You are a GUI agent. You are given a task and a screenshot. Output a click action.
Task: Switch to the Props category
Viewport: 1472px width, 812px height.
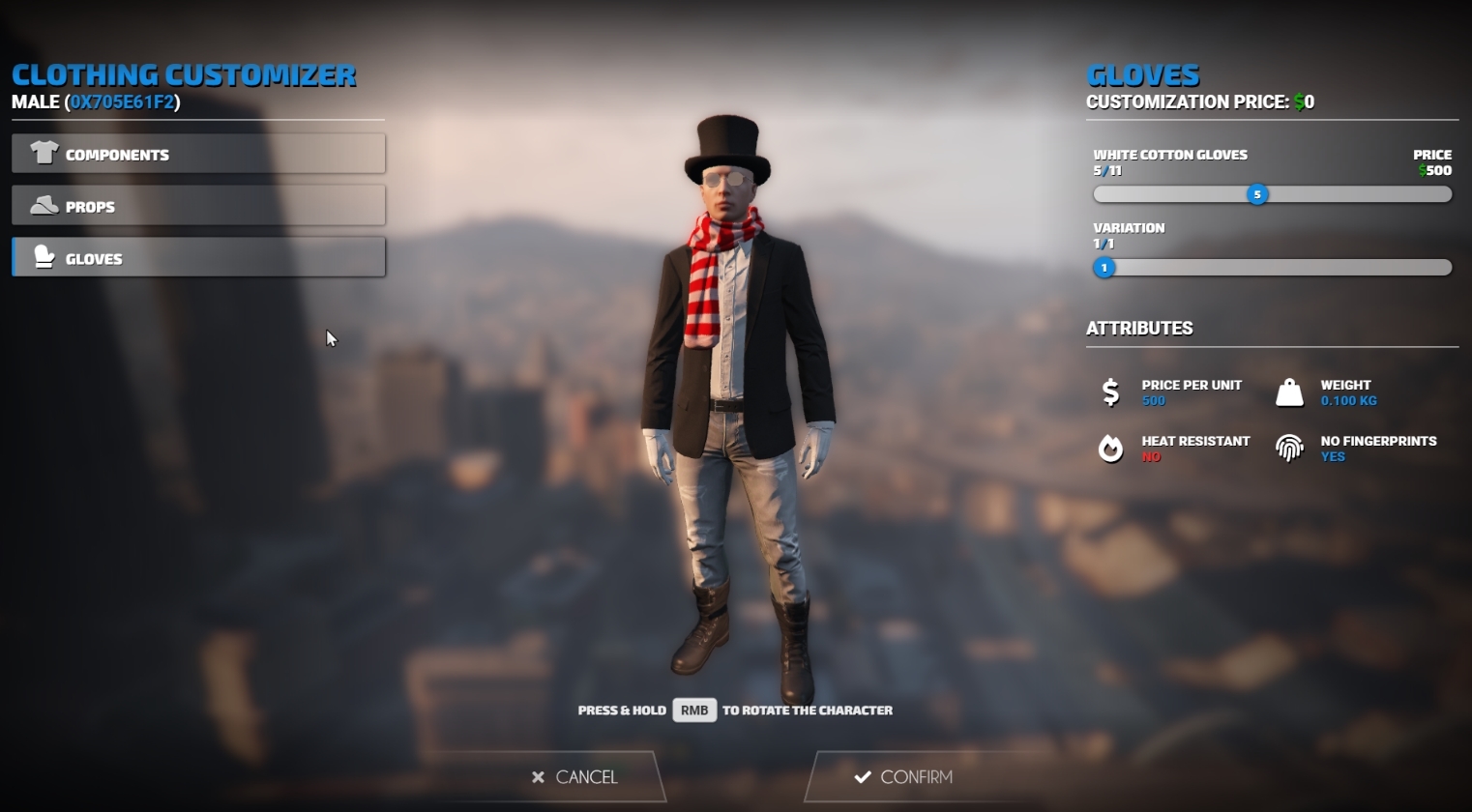198,205
